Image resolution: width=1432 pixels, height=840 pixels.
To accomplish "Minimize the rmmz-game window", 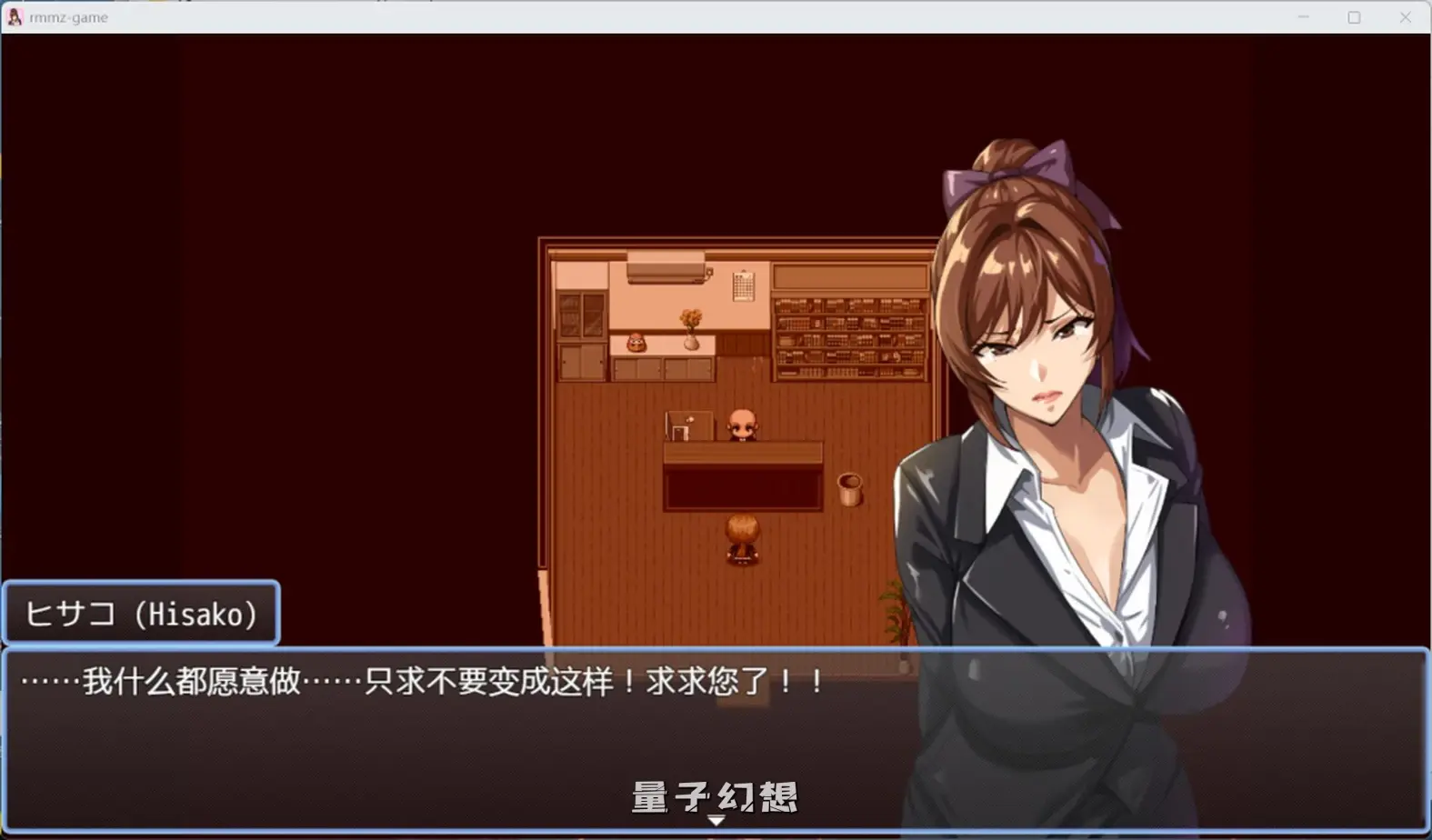I will (x=1301, y=16).
